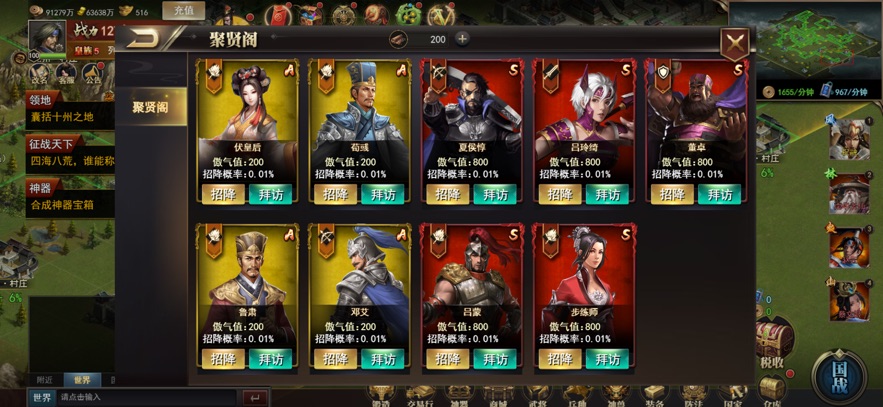Focus the chat input field
This screenshot has height=407, width=883.
(150, 397)
